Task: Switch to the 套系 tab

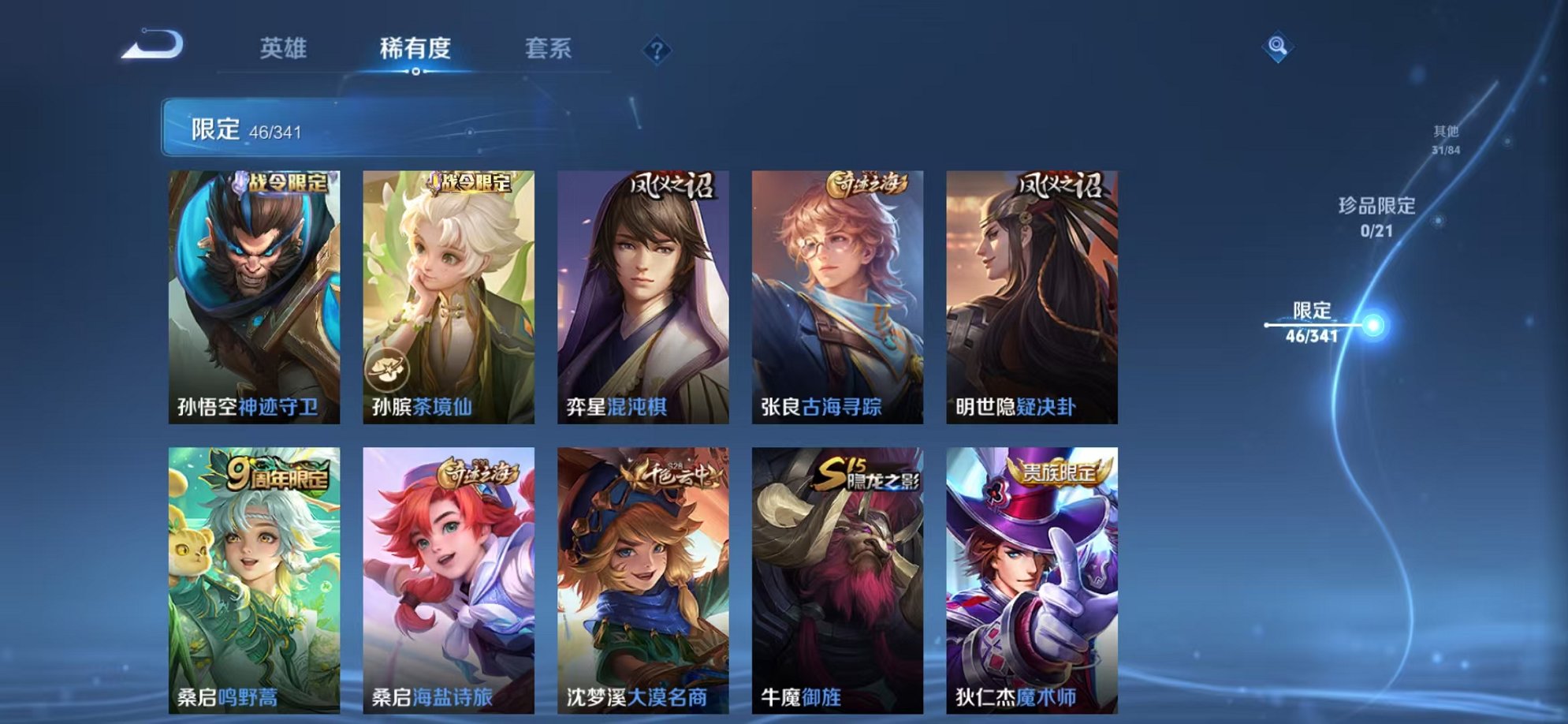Action: point(549,49)
